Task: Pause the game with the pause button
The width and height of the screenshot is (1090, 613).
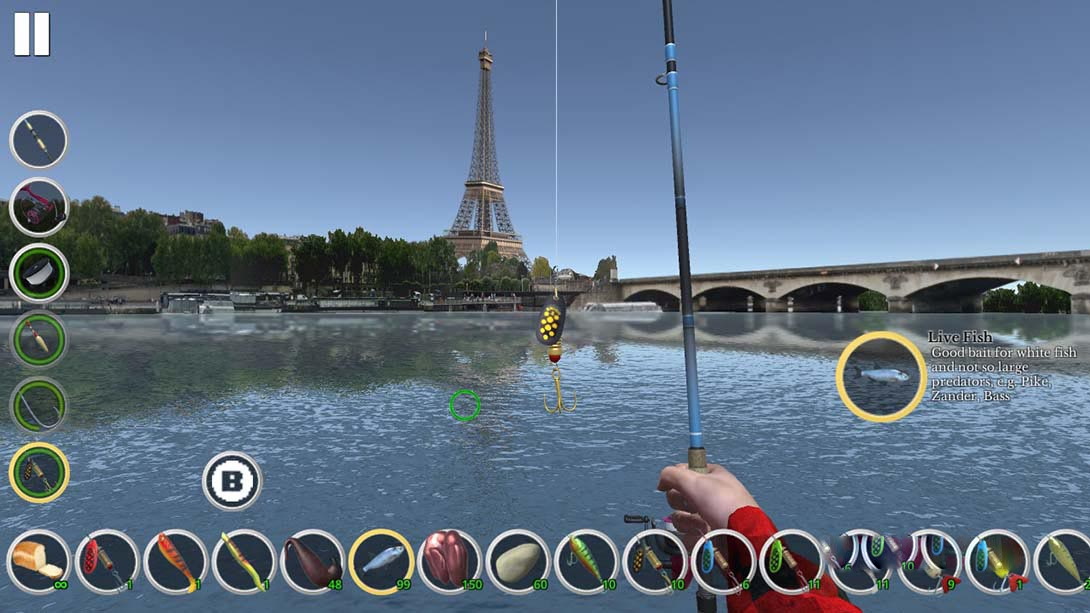Action: point(31,34)
